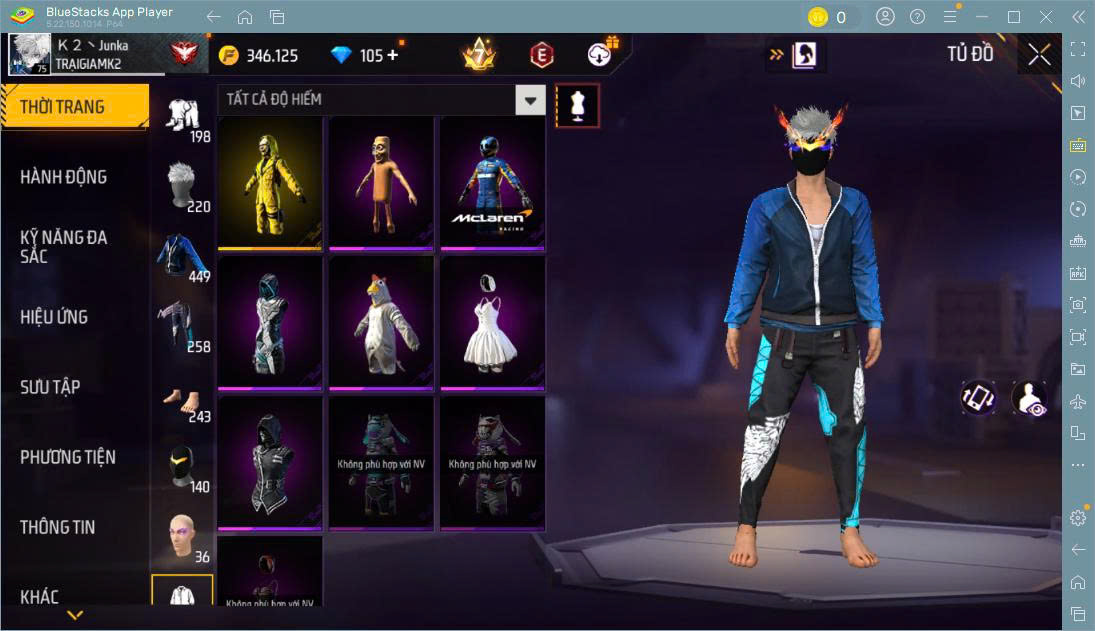Maximize the BlueStacks window
Screen dimensions: 1095x631
(x=1014, y=17)
